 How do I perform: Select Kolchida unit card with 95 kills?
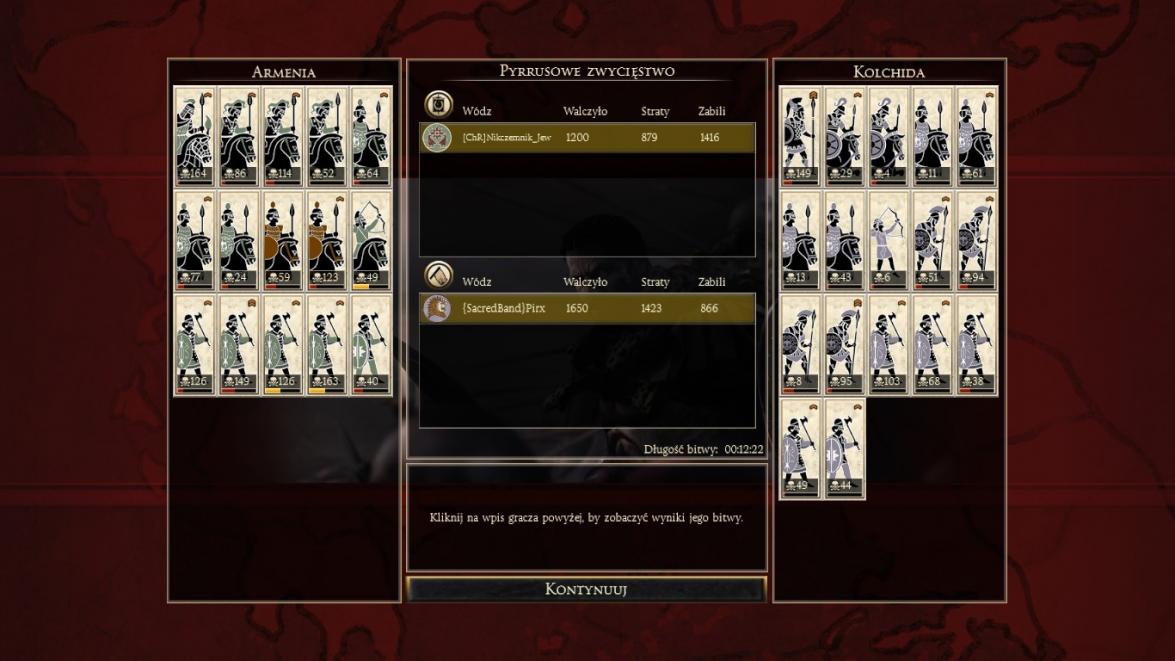pos(844,344)
